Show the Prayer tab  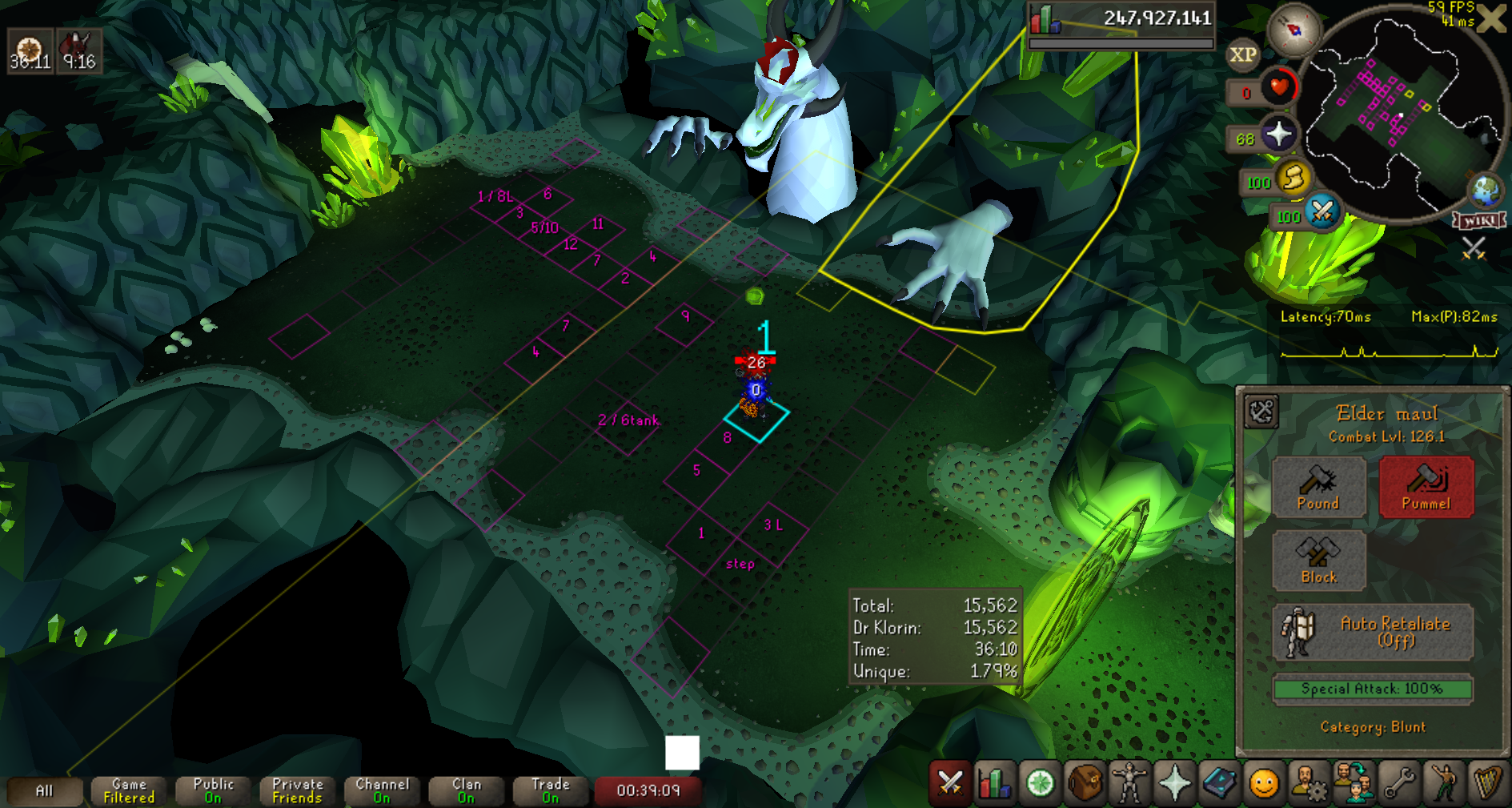coord(1174,783)
